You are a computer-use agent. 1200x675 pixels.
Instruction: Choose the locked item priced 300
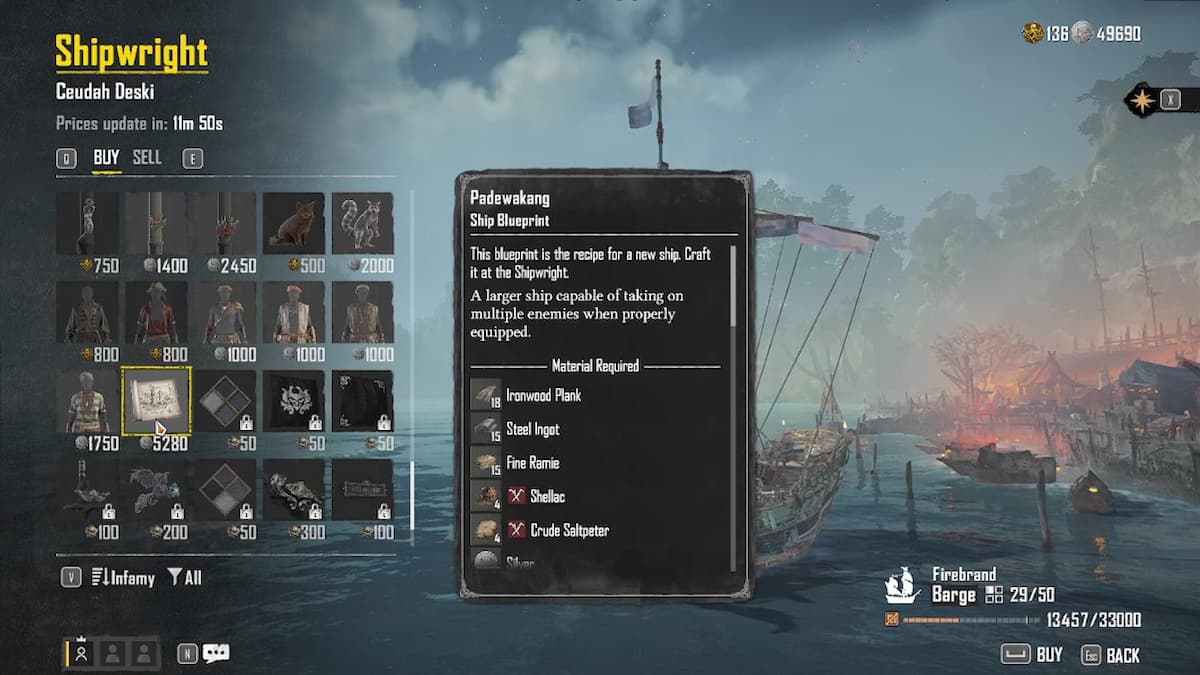(x=293, y=490)
